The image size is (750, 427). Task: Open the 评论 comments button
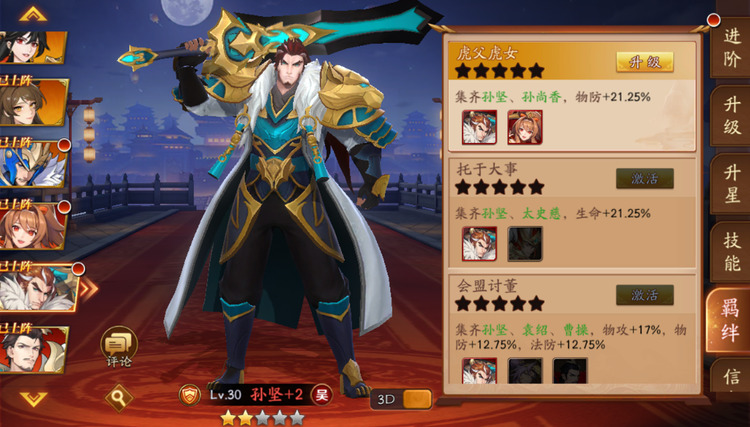coord(118,347)
